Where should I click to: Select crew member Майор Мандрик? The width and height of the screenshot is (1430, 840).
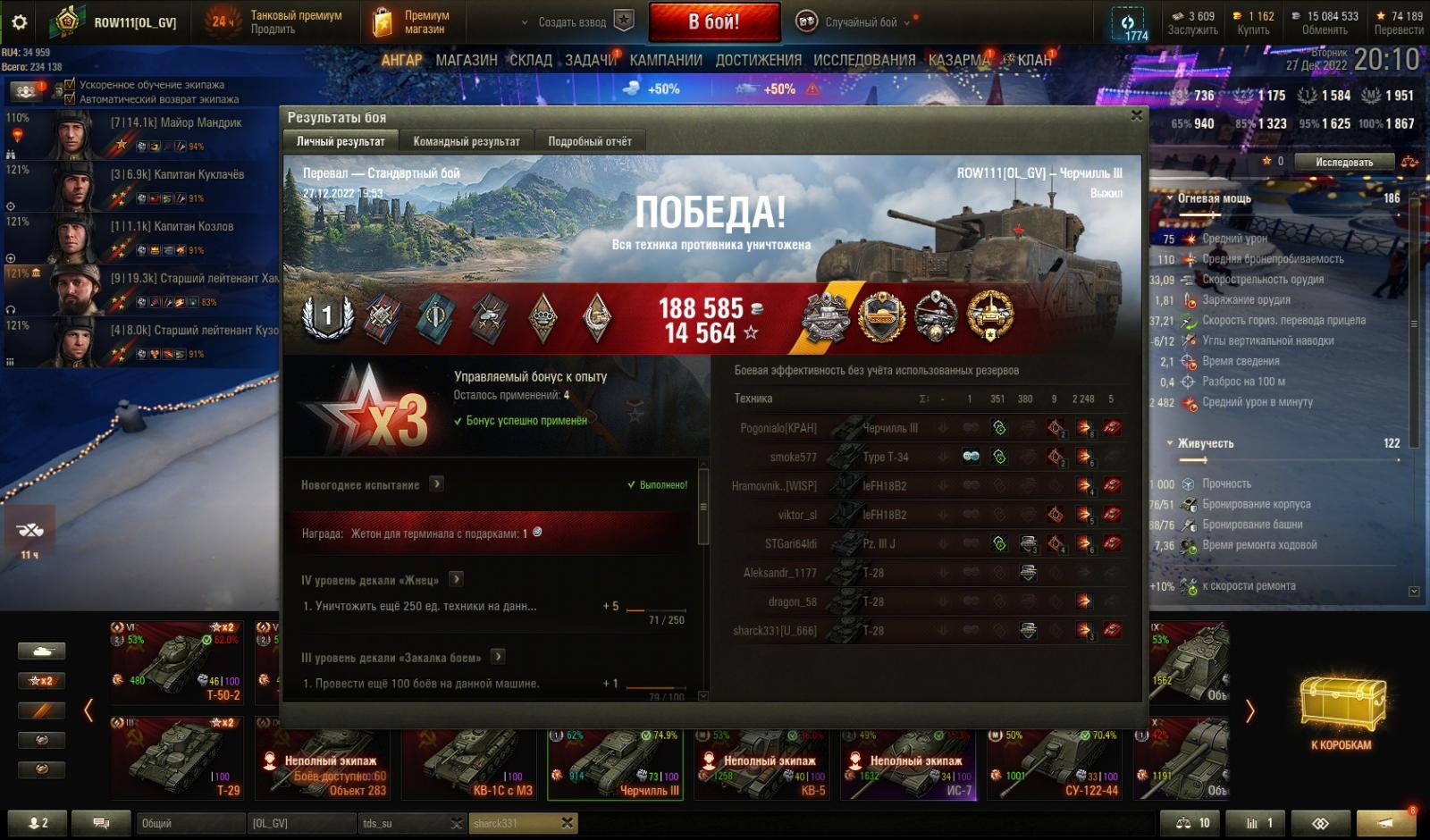[x=175, y=122]
